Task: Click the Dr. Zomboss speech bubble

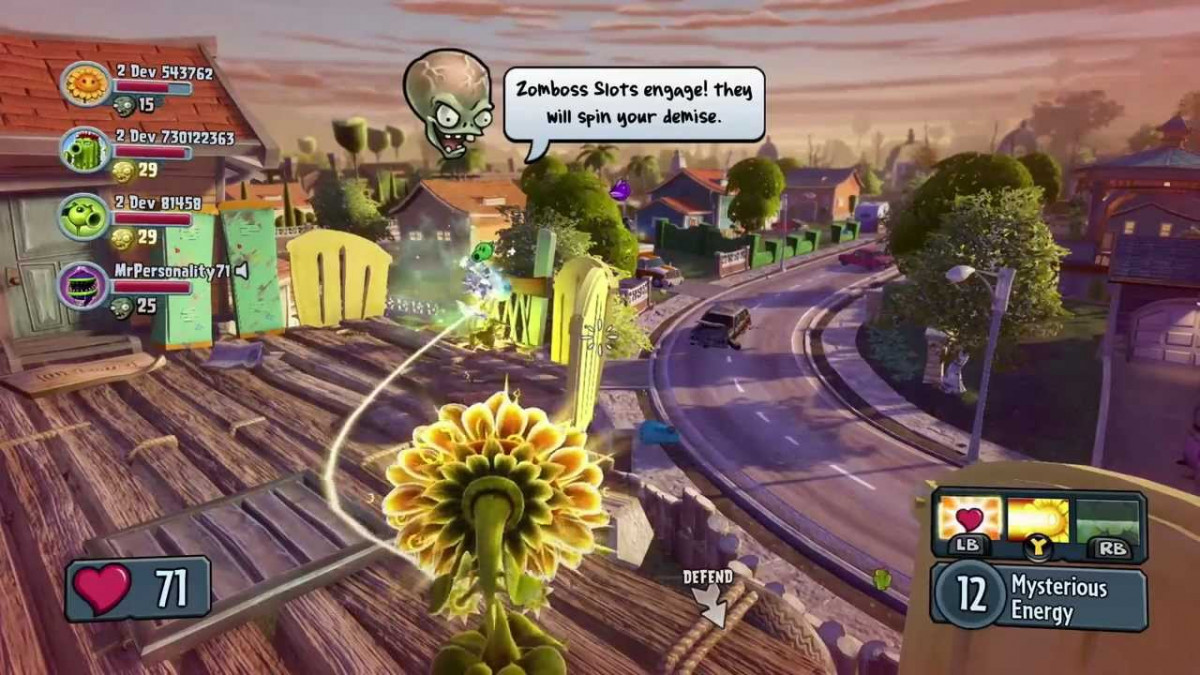Action: (633, 104)
